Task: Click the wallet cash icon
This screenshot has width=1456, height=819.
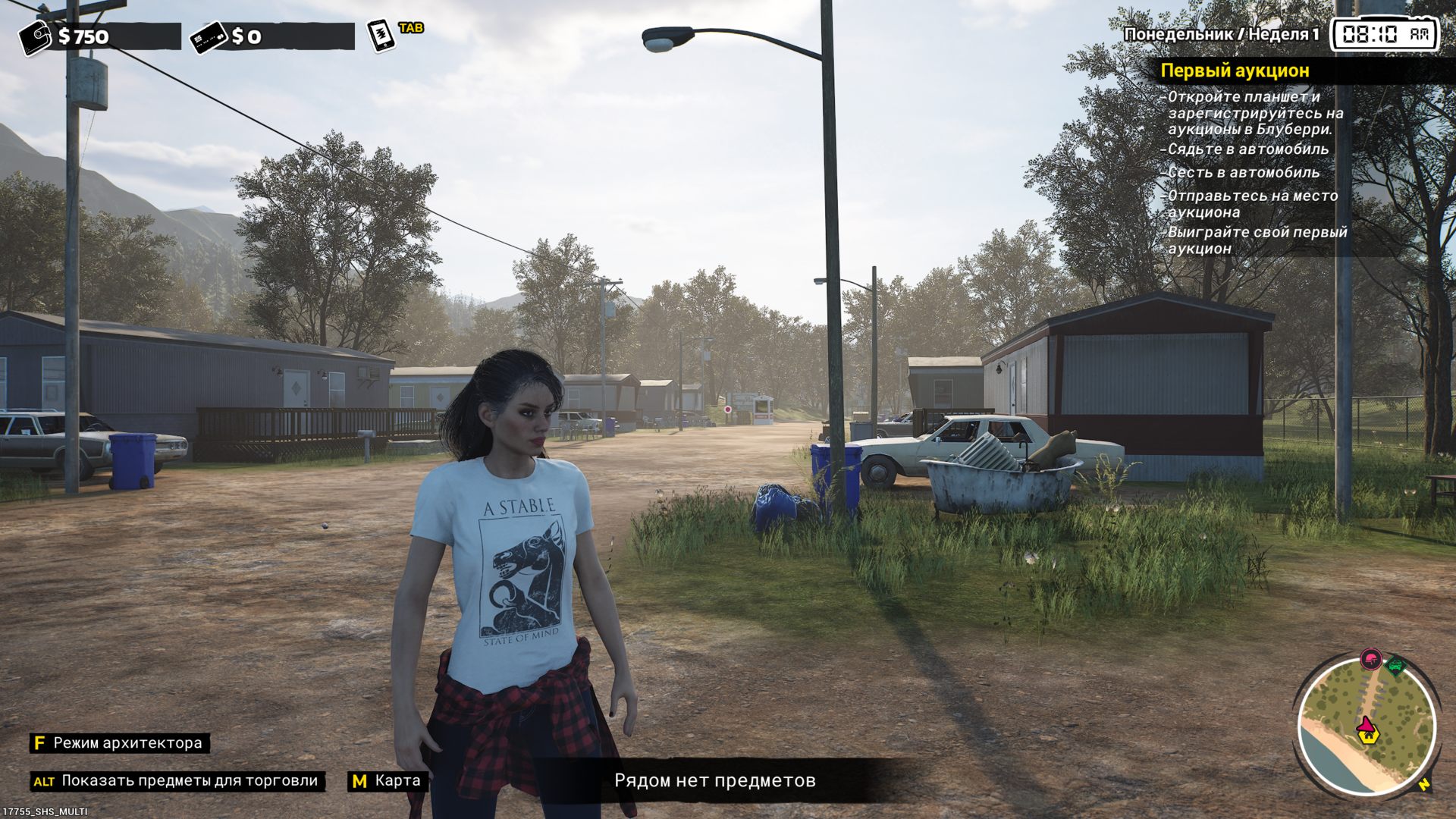Action: tap(35, 36)
